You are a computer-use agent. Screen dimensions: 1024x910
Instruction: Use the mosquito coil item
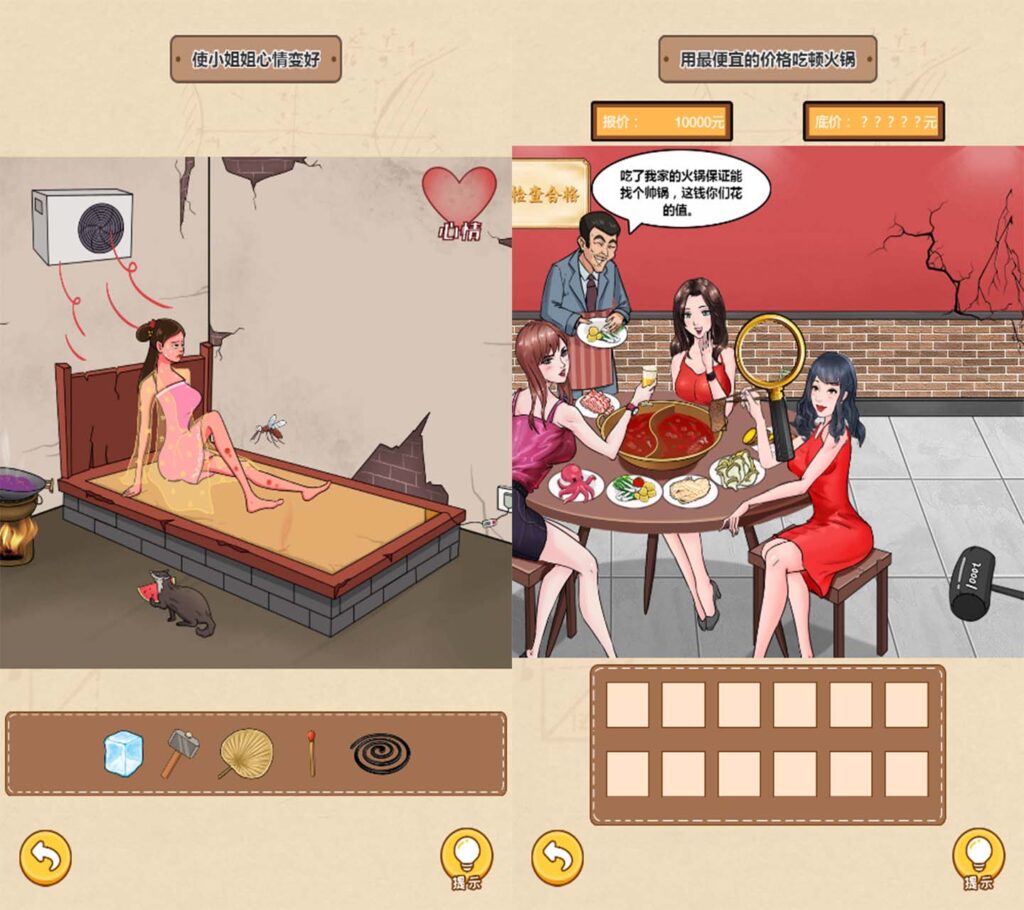click(x=380, y=753)
